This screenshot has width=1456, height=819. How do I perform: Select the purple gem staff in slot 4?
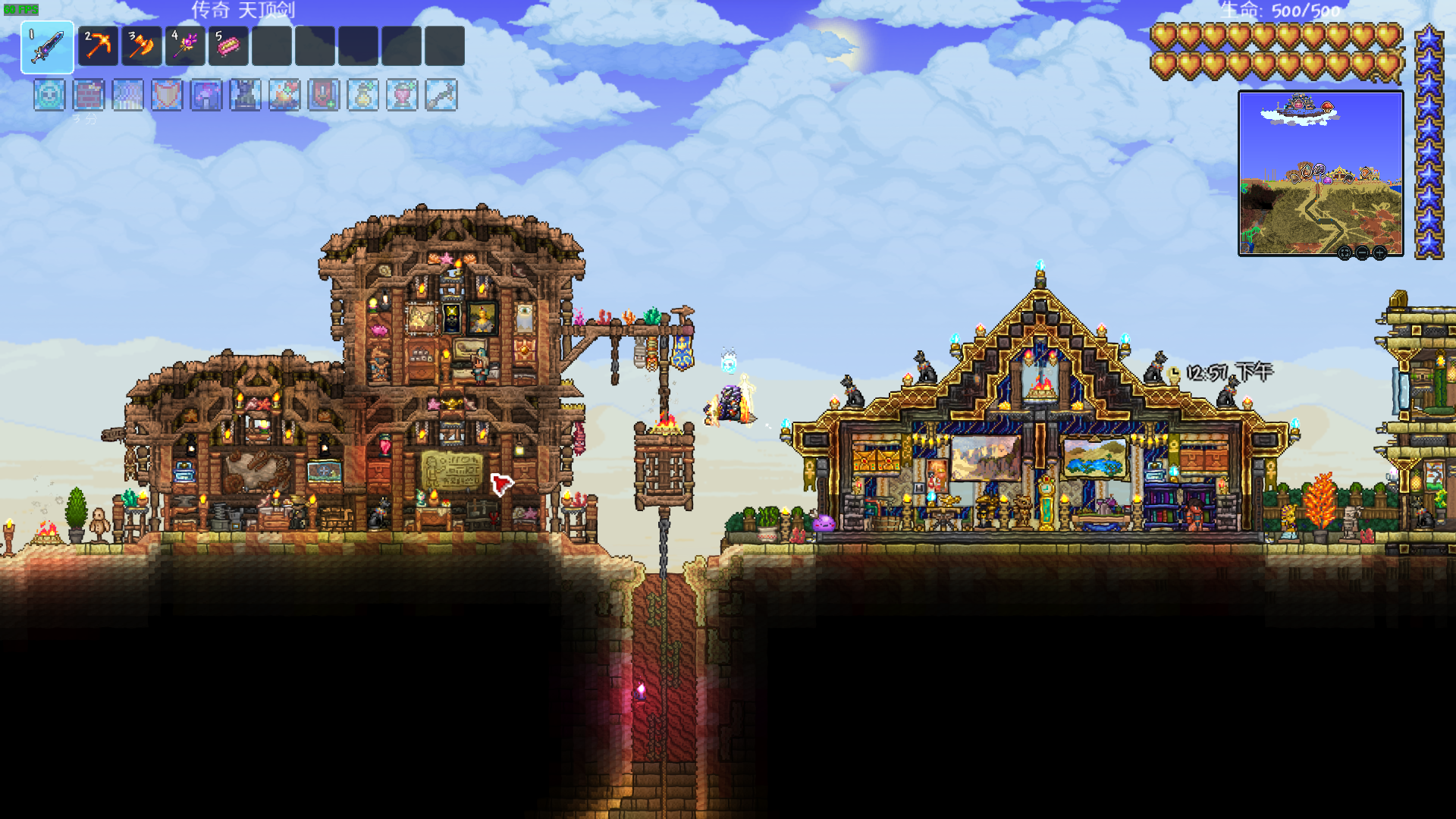(185, 46)
